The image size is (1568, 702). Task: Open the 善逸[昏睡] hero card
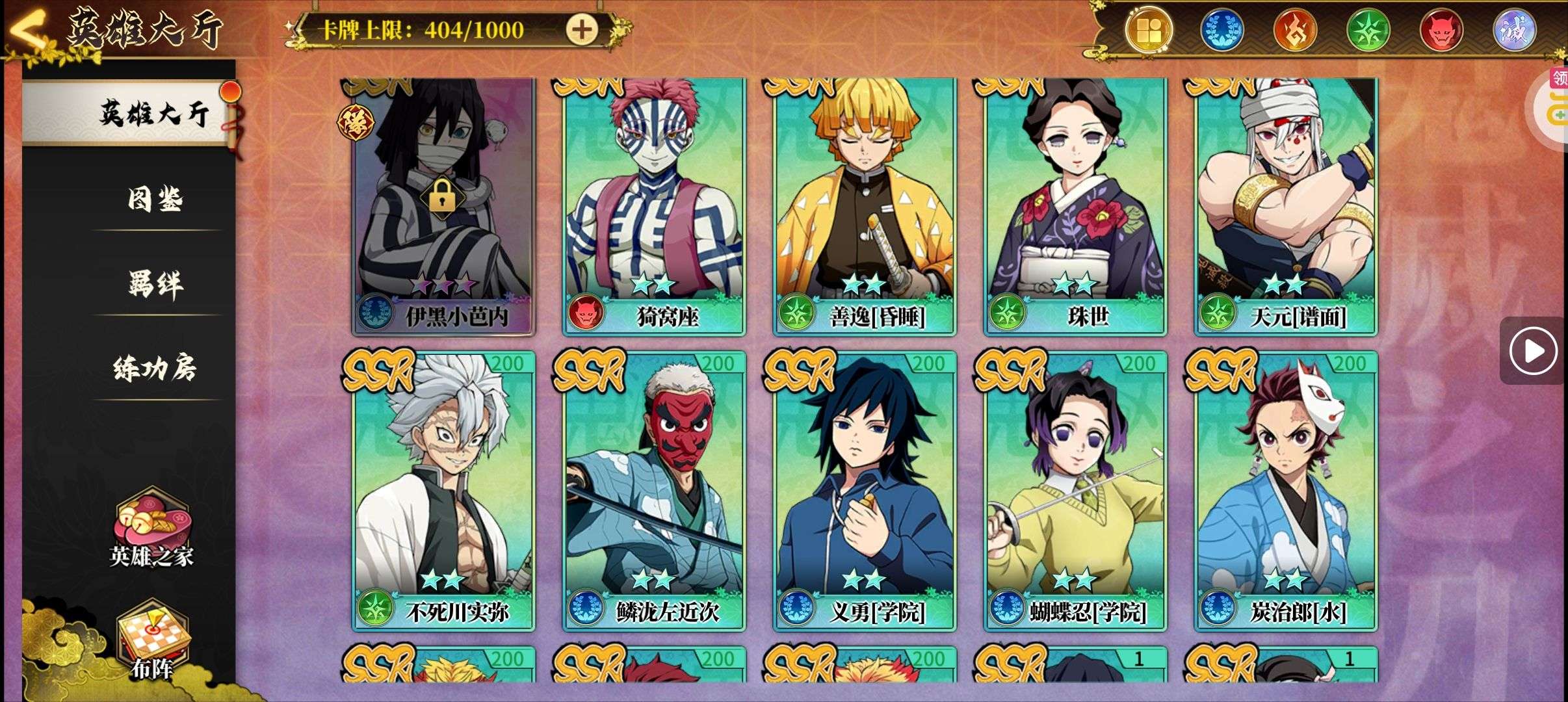(x=865, y=207)
